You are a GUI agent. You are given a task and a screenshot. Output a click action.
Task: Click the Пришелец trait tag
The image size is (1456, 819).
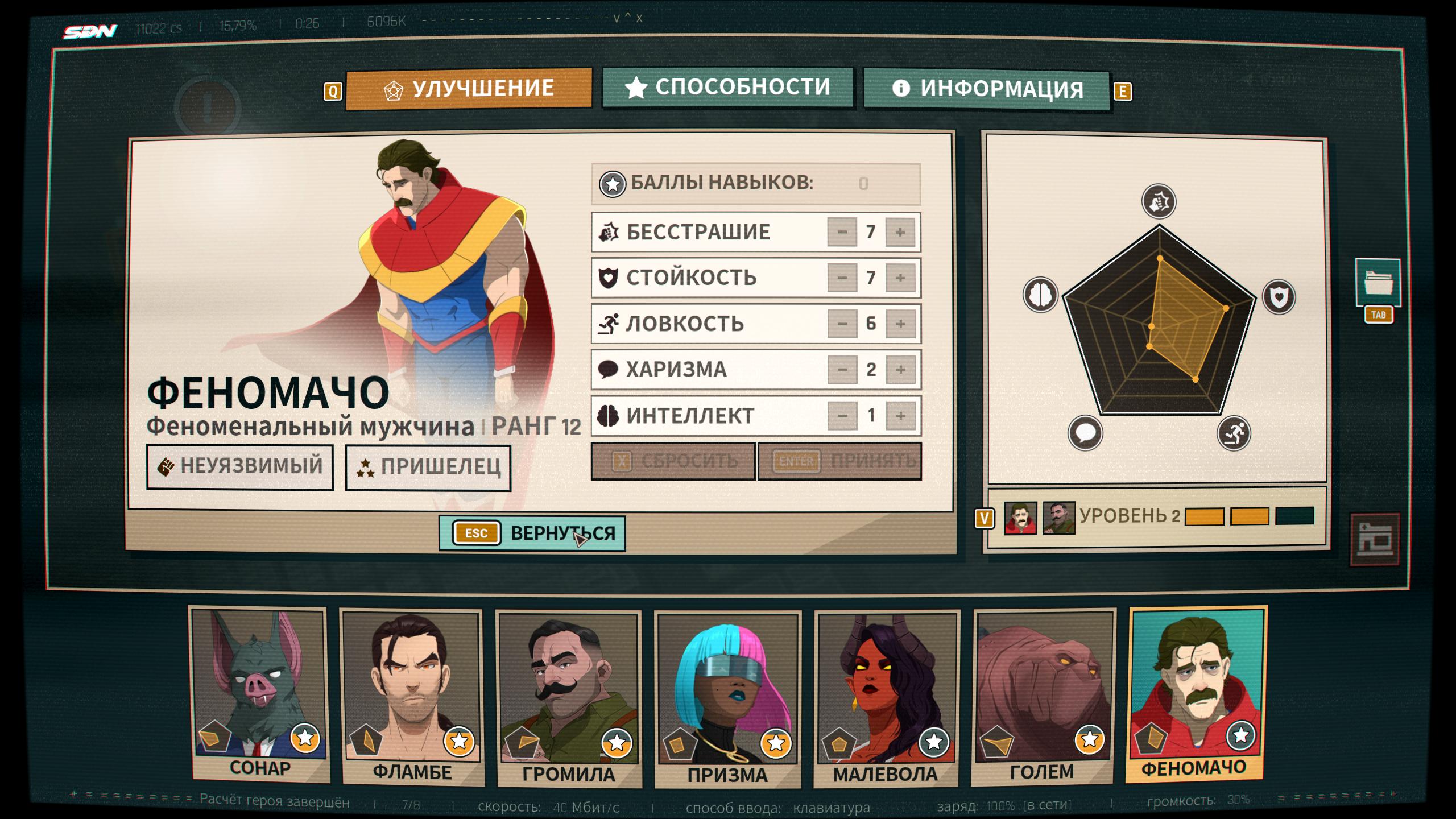pos(428,468)
